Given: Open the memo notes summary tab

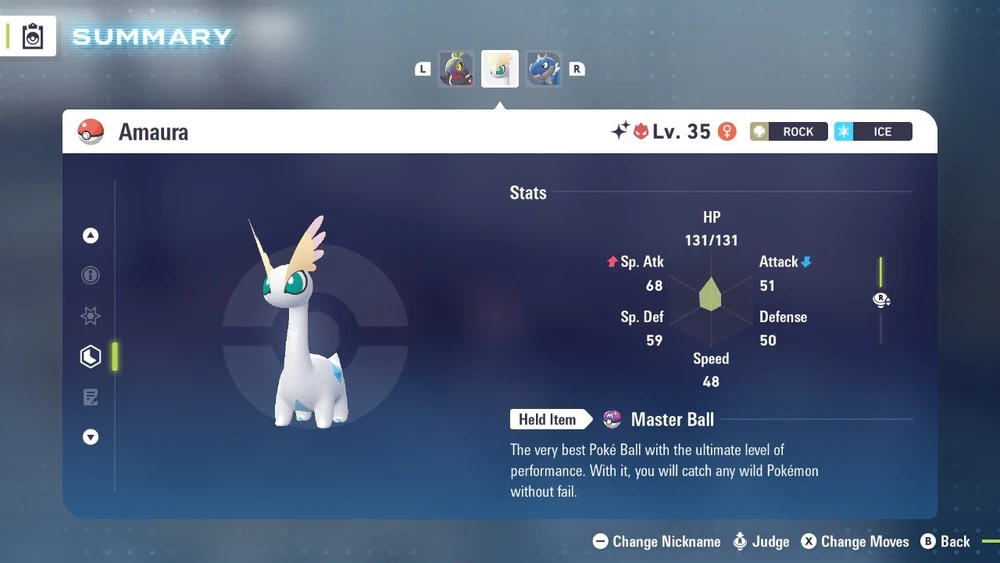Looking at the screenshot, I should tap(91, 397).
